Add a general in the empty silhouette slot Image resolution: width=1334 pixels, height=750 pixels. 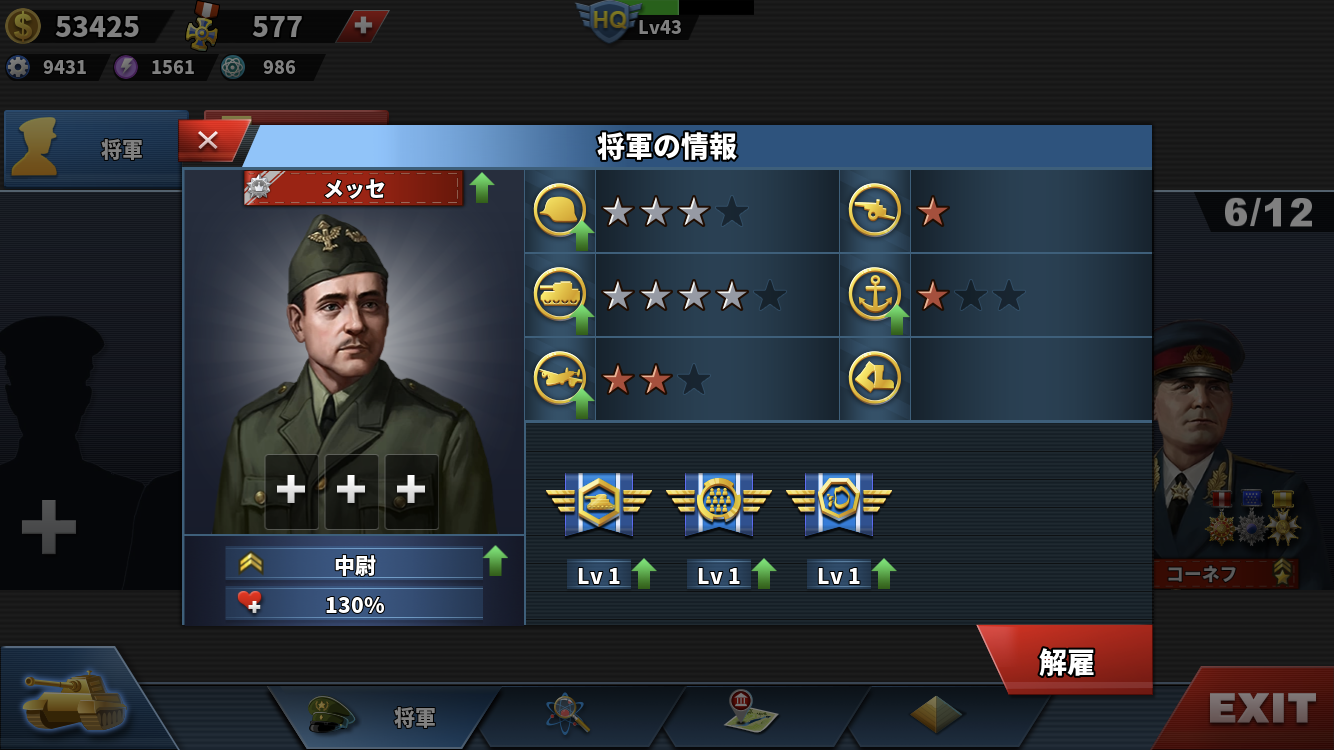pos(48,526)
